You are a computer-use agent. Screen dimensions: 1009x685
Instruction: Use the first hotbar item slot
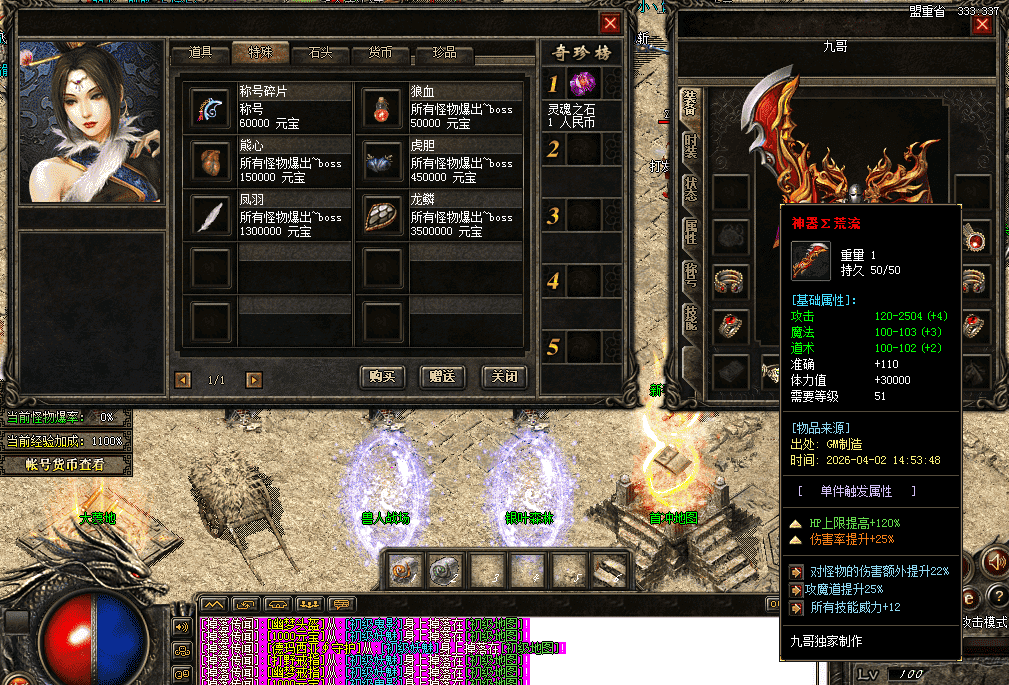pyautogui.click(x=405, y=570)
